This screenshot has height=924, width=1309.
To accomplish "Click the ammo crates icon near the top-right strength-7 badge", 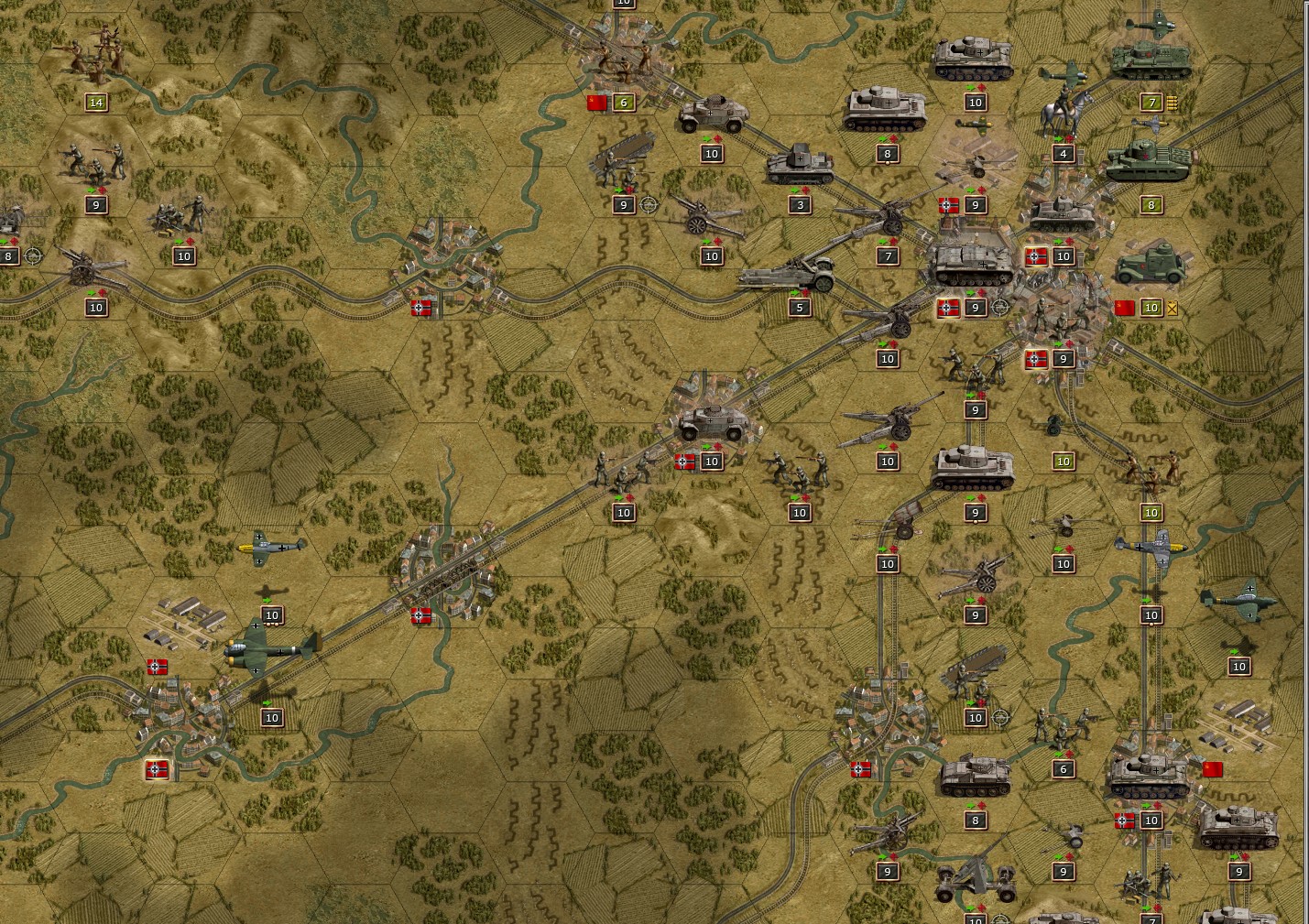I will 1173,103.
